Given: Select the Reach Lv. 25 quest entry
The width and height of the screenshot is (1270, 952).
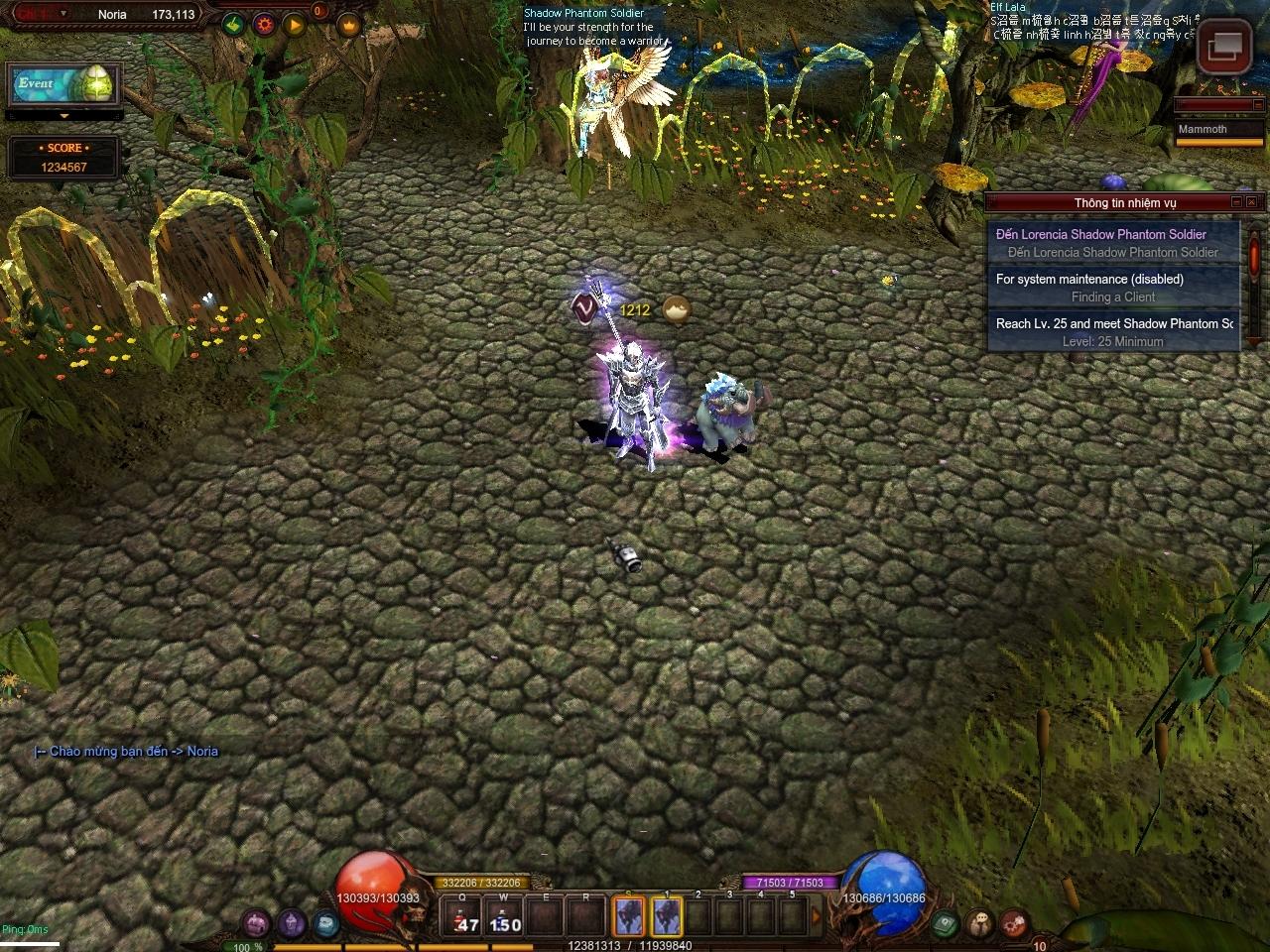Looking at the screenshot, I should [x=1112, y=332].
